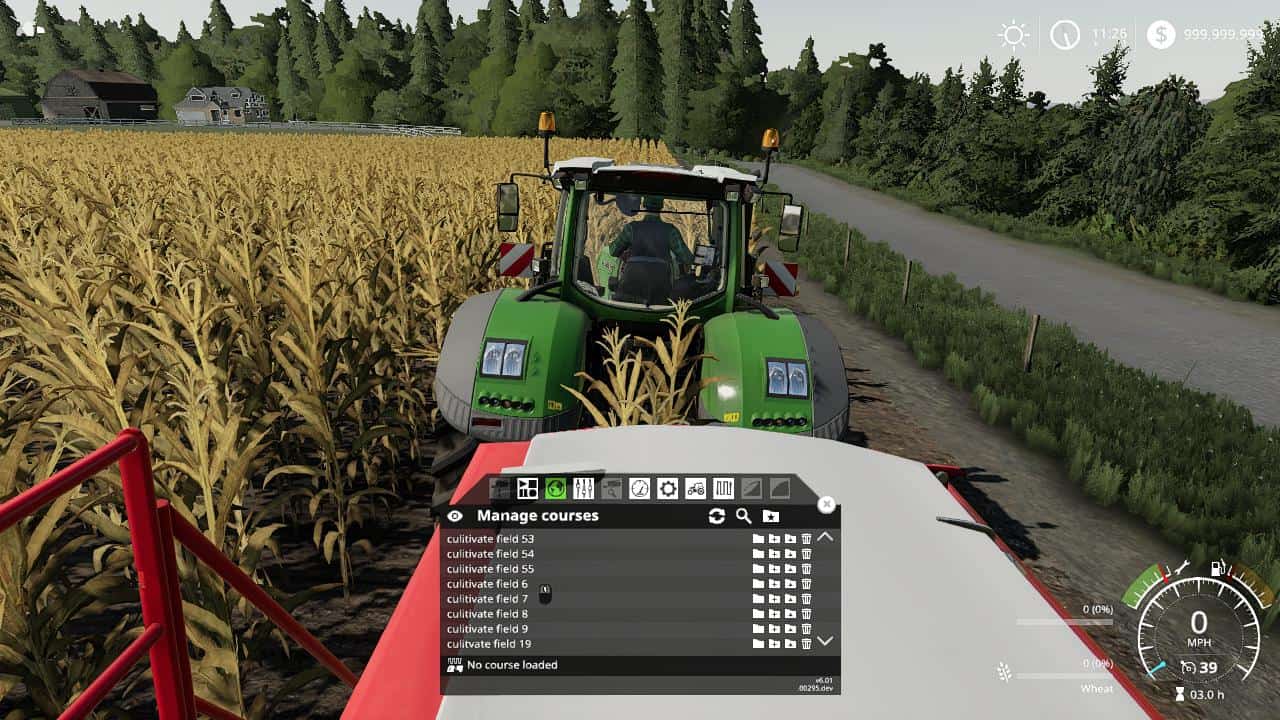Select the course 'culitivate field 53'
The image size is (1280, 720).
point(490,539)
